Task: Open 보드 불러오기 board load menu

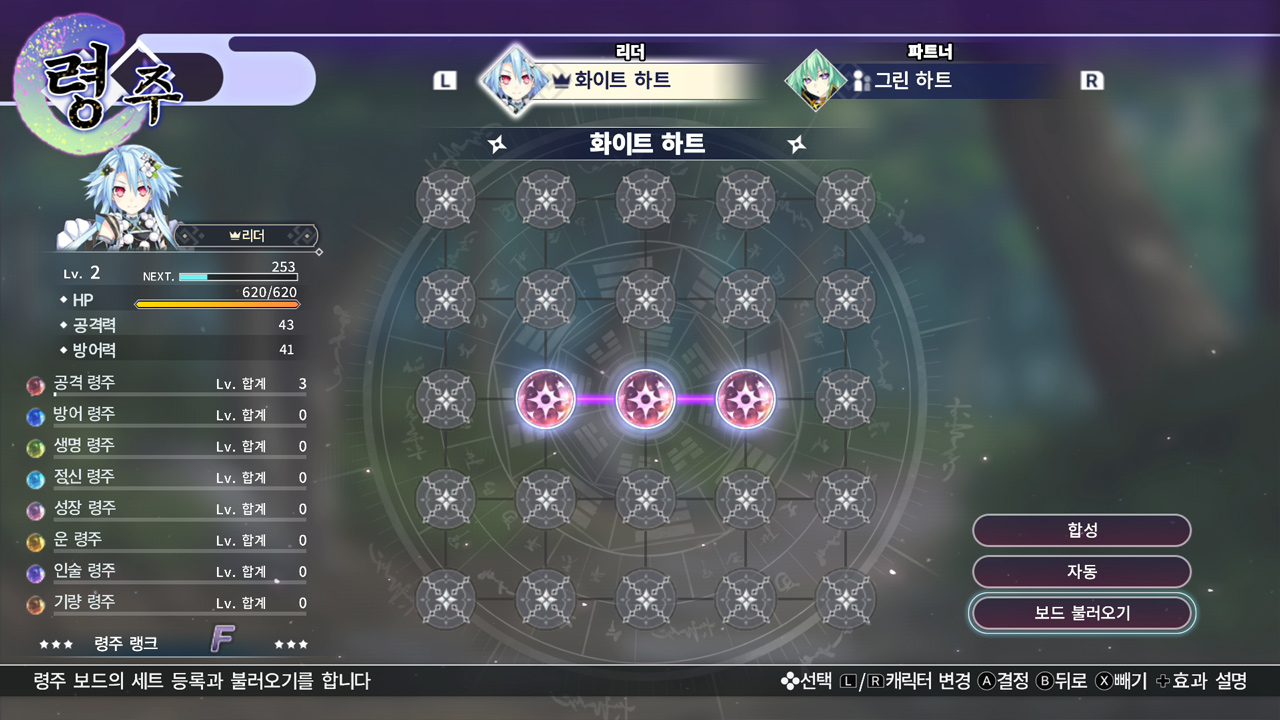Action: click(1080, 613)
